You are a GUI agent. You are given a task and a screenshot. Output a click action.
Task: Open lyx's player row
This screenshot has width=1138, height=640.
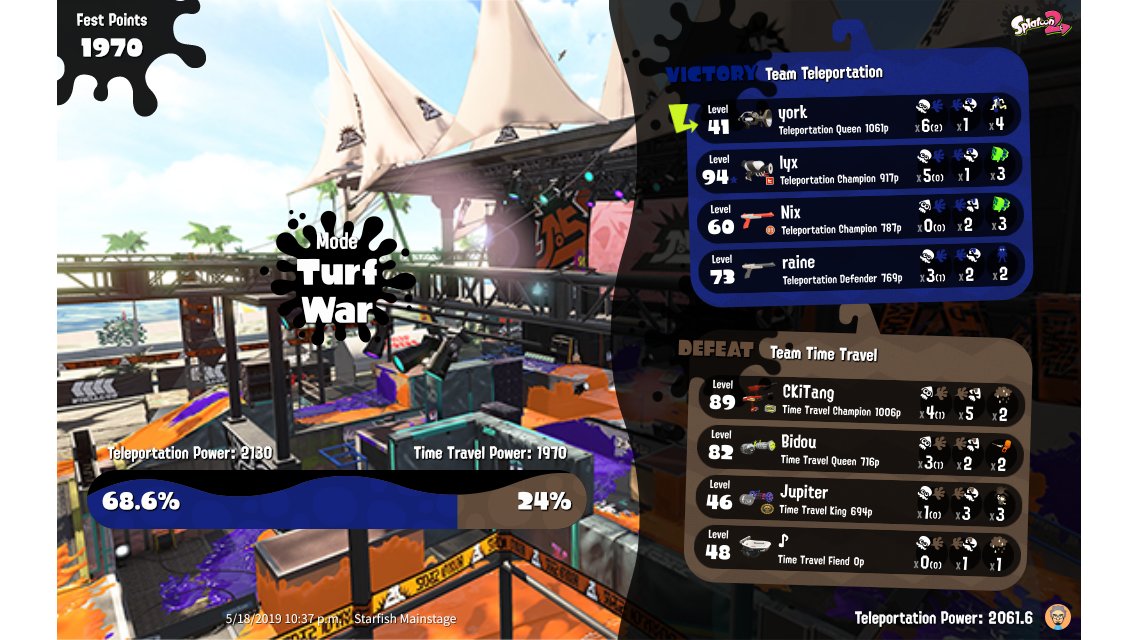pyautogui.click(x=860, y=168)
